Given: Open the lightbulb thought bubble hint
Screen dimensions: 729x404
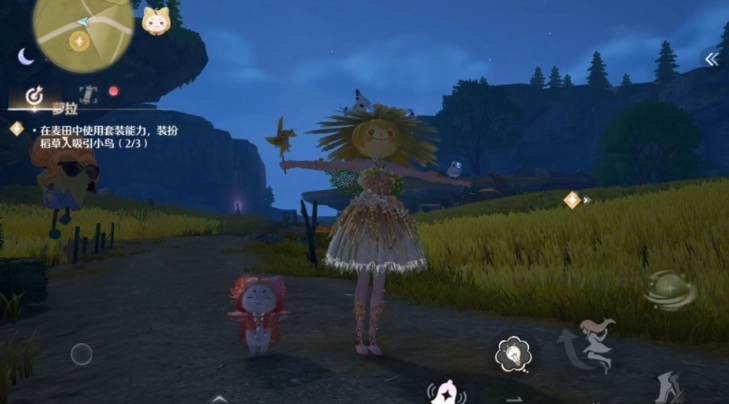Looking at the screenshot, I should (514, 353).
